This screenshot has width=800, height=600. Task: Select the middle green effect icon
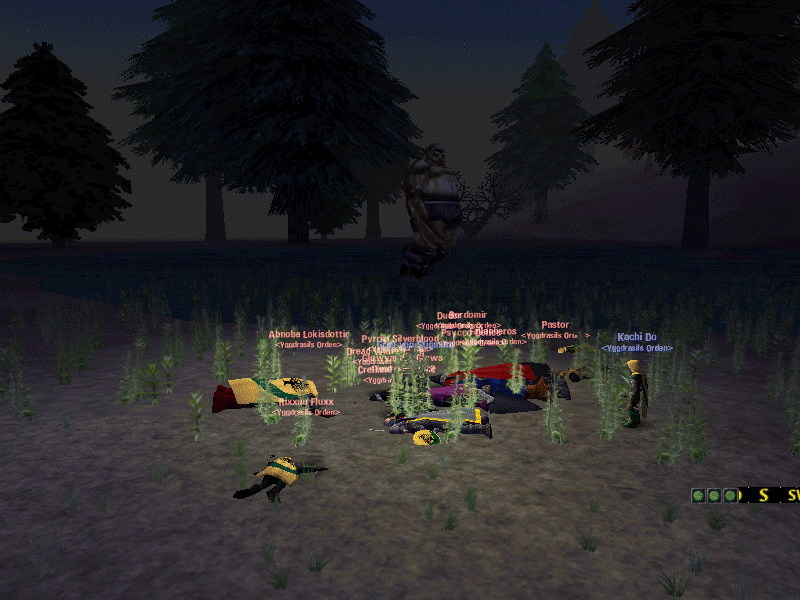click(x=714, y=495)
